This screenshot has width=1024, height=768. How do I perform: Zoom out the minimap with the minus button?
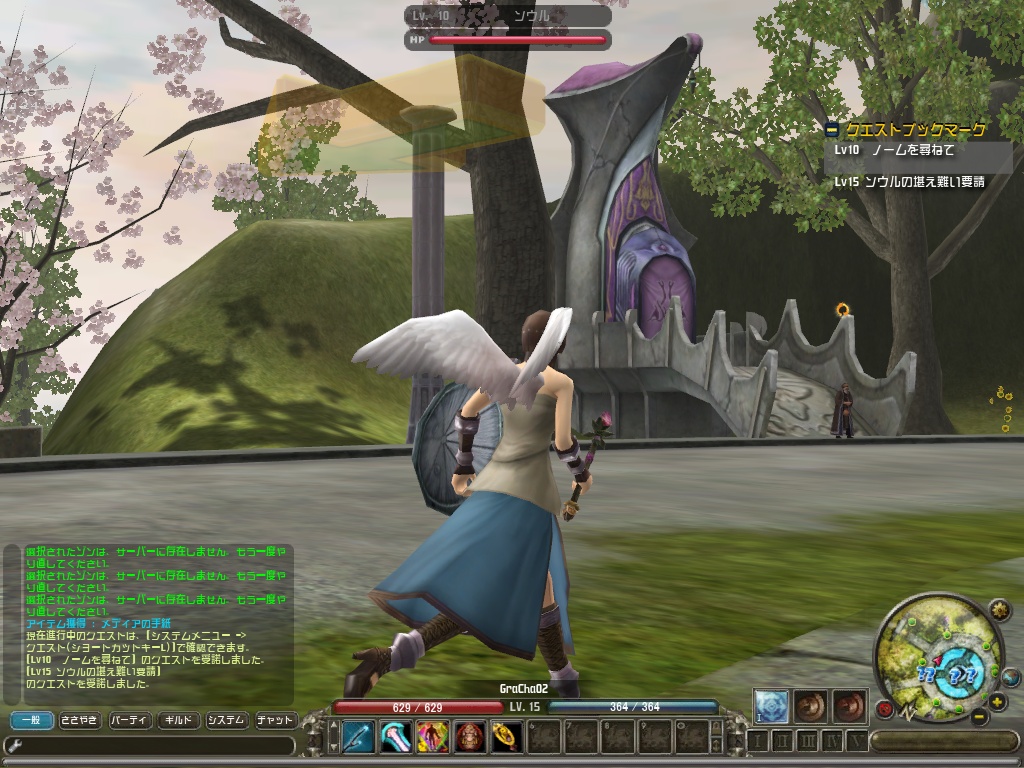coord(980,717)
